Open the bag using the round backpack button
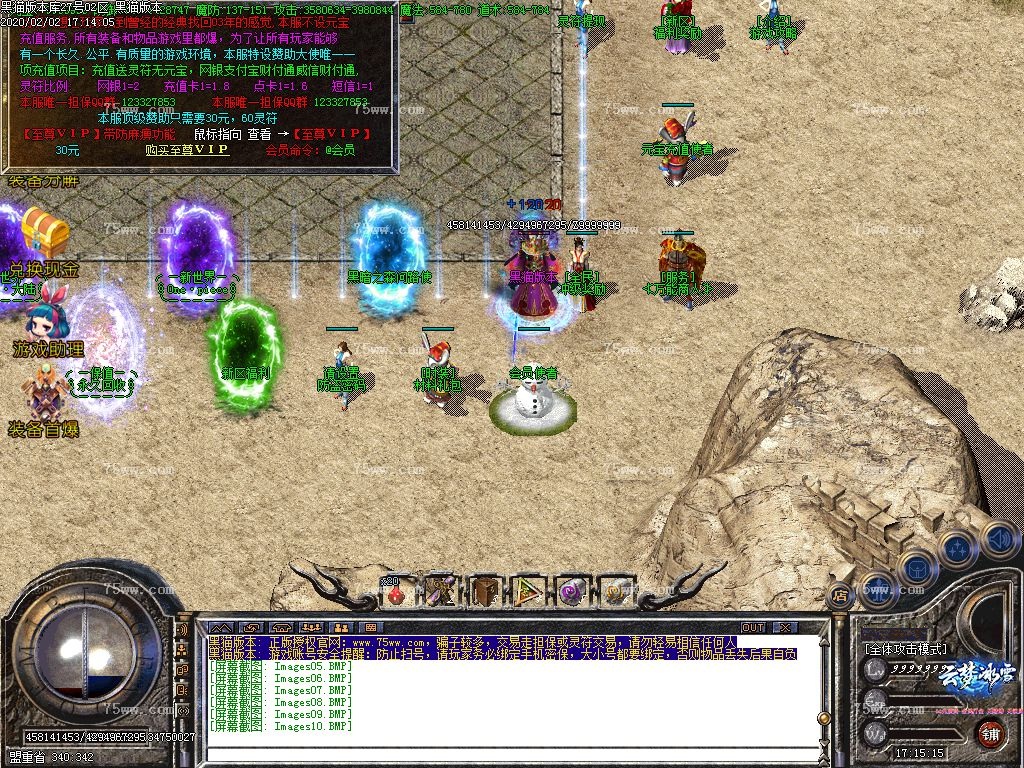This screenshot has height=768, width=1024. click(x=916, y=568)
